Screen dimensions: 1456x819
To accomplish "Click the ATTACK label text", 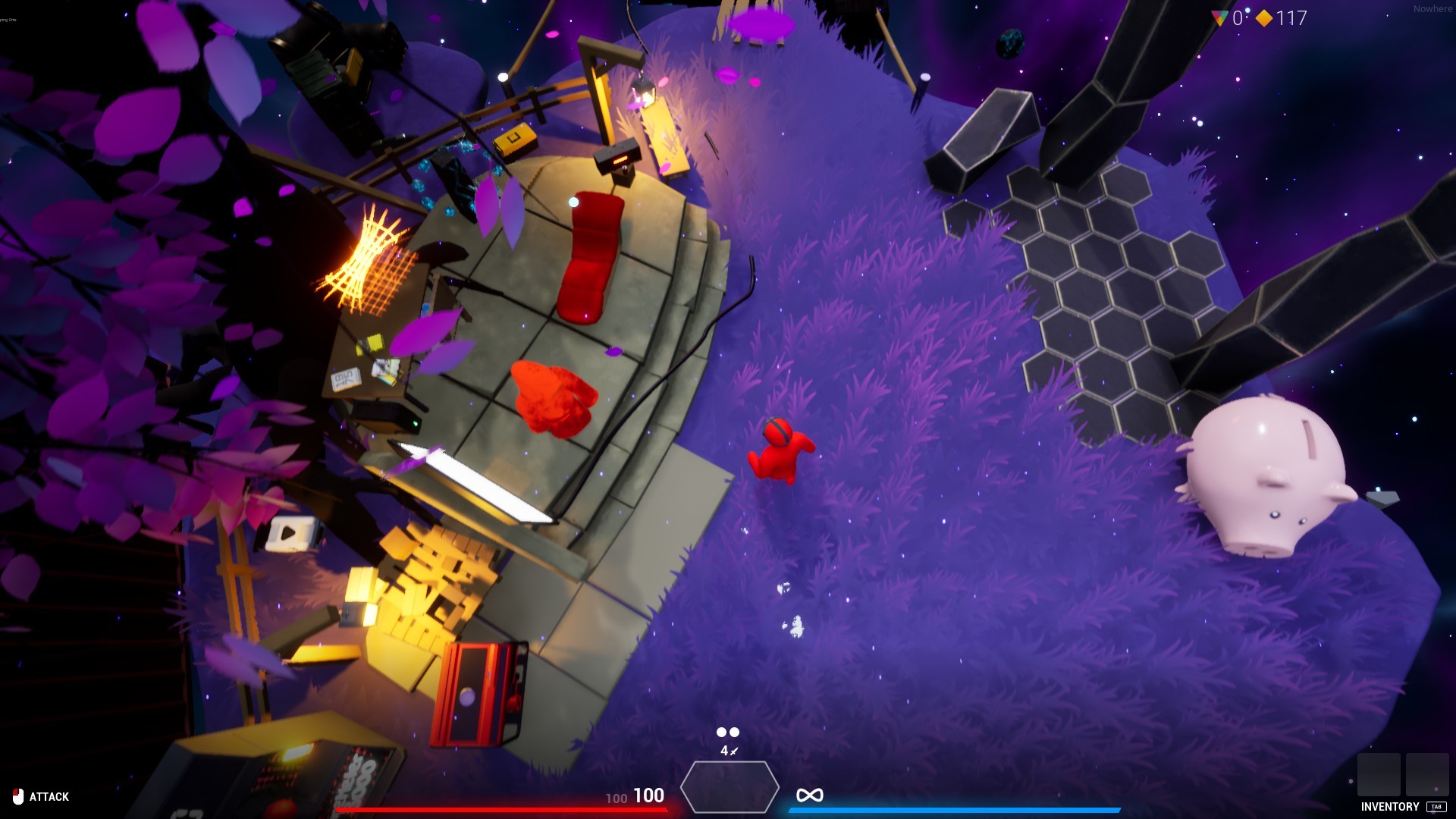I will click(49, 797).
